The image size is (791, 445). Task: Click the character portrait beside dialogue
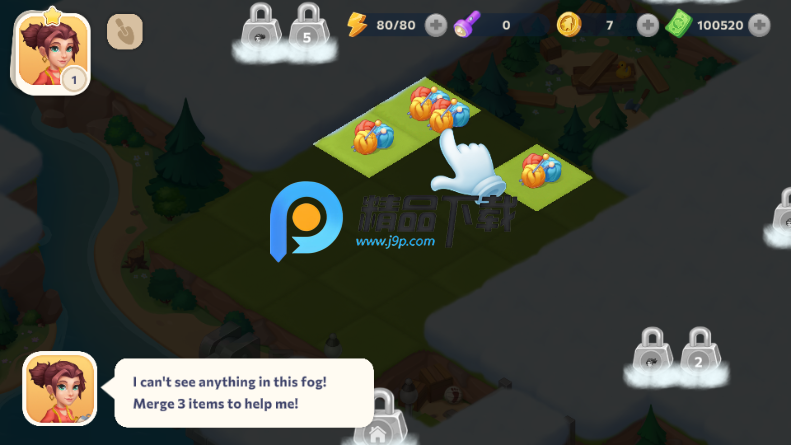[59, 389]
